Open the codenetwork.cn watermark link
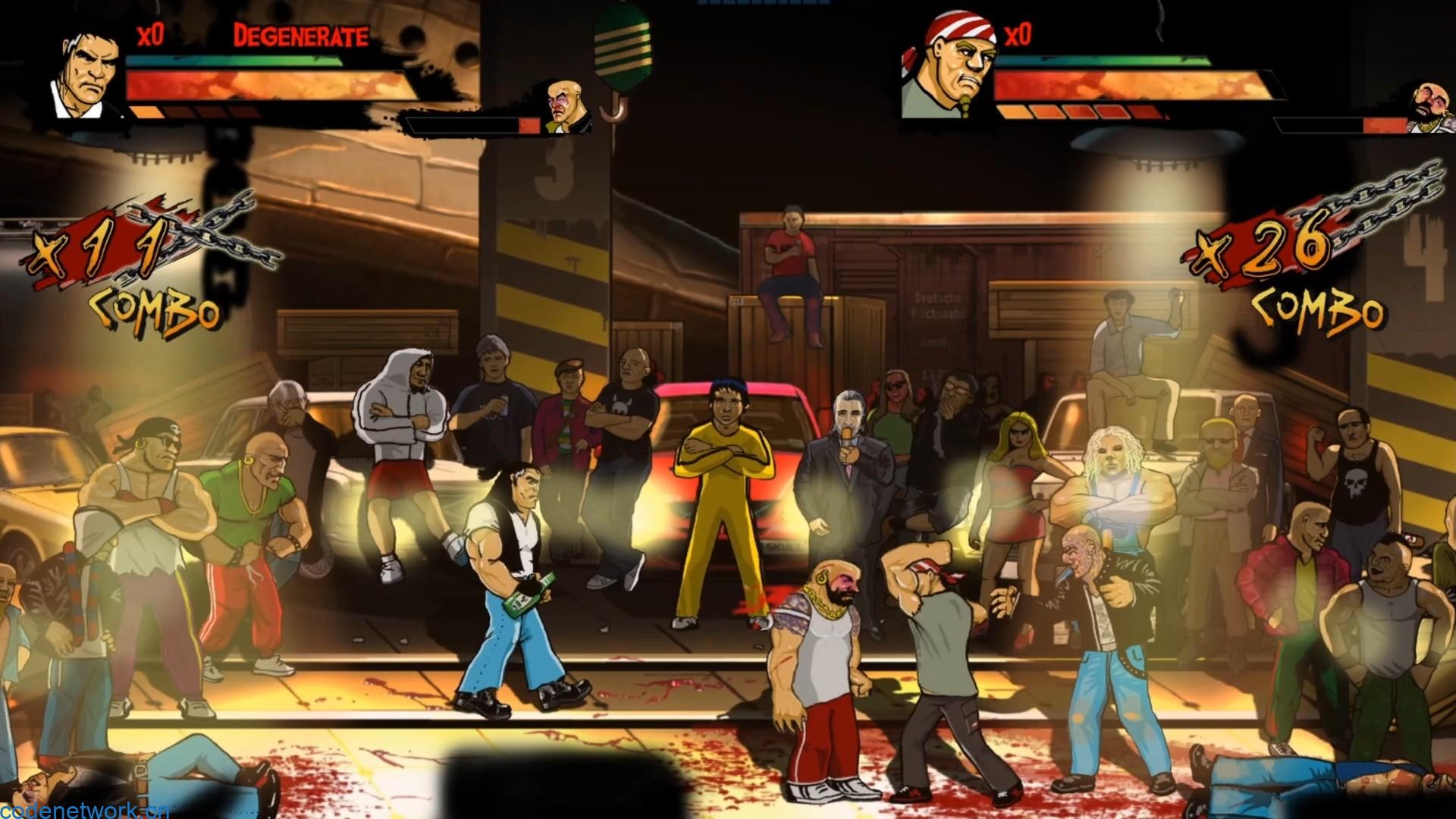 [x=85, y=811]
